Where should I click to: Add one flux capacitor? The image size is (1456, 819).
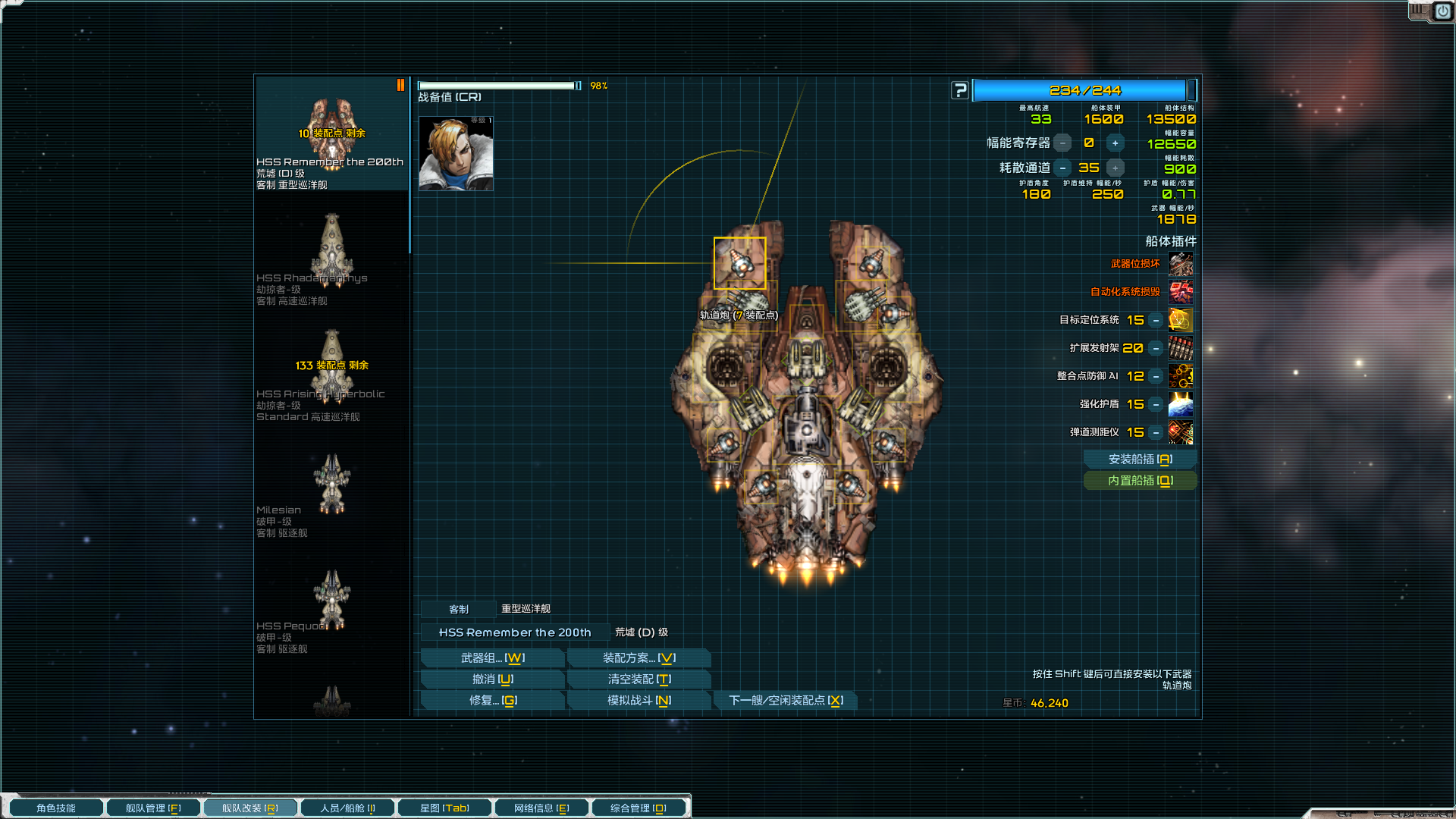click(1115, 143)
